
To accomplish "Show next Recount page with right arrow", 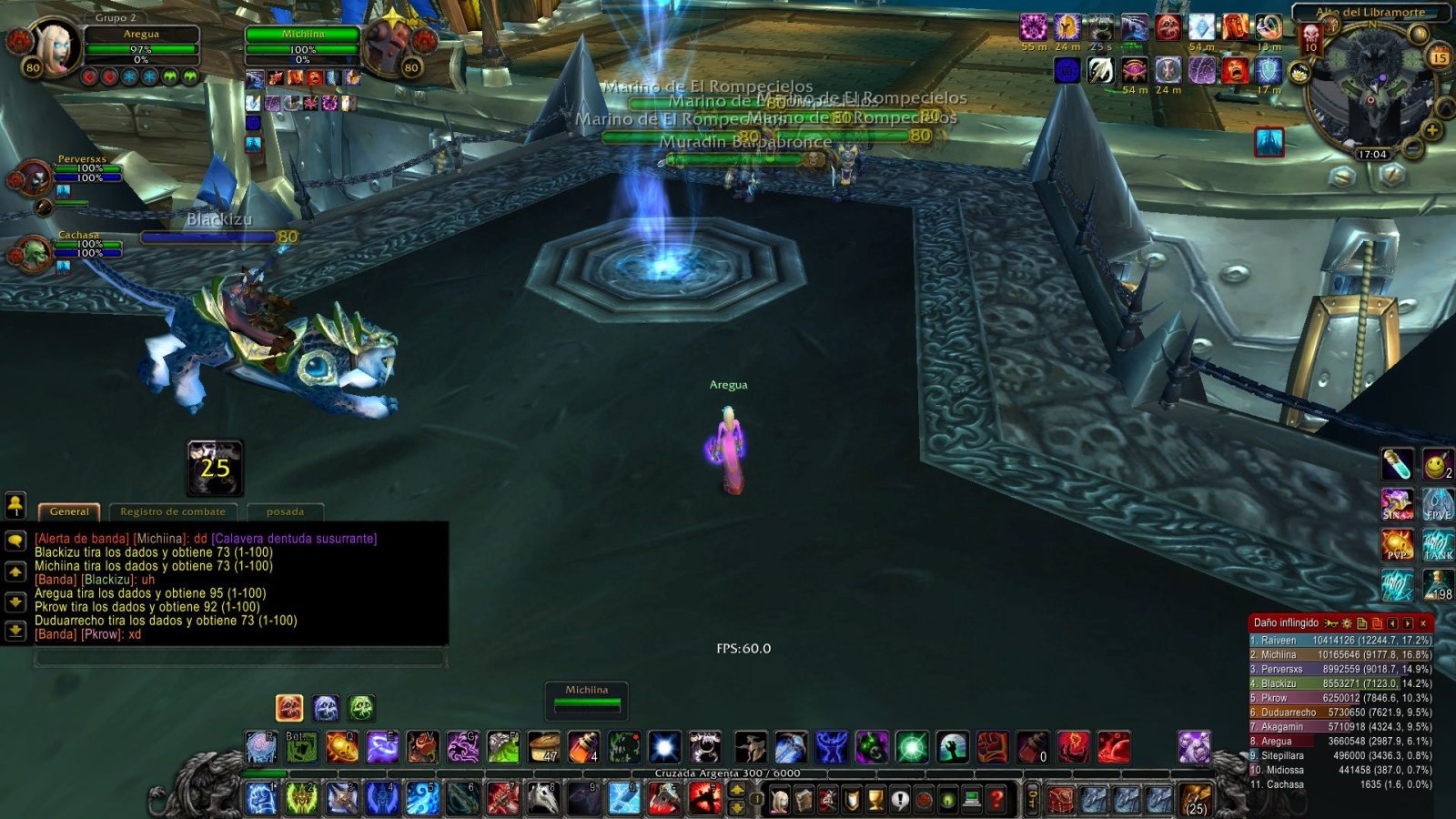I will pos(1407,623).
